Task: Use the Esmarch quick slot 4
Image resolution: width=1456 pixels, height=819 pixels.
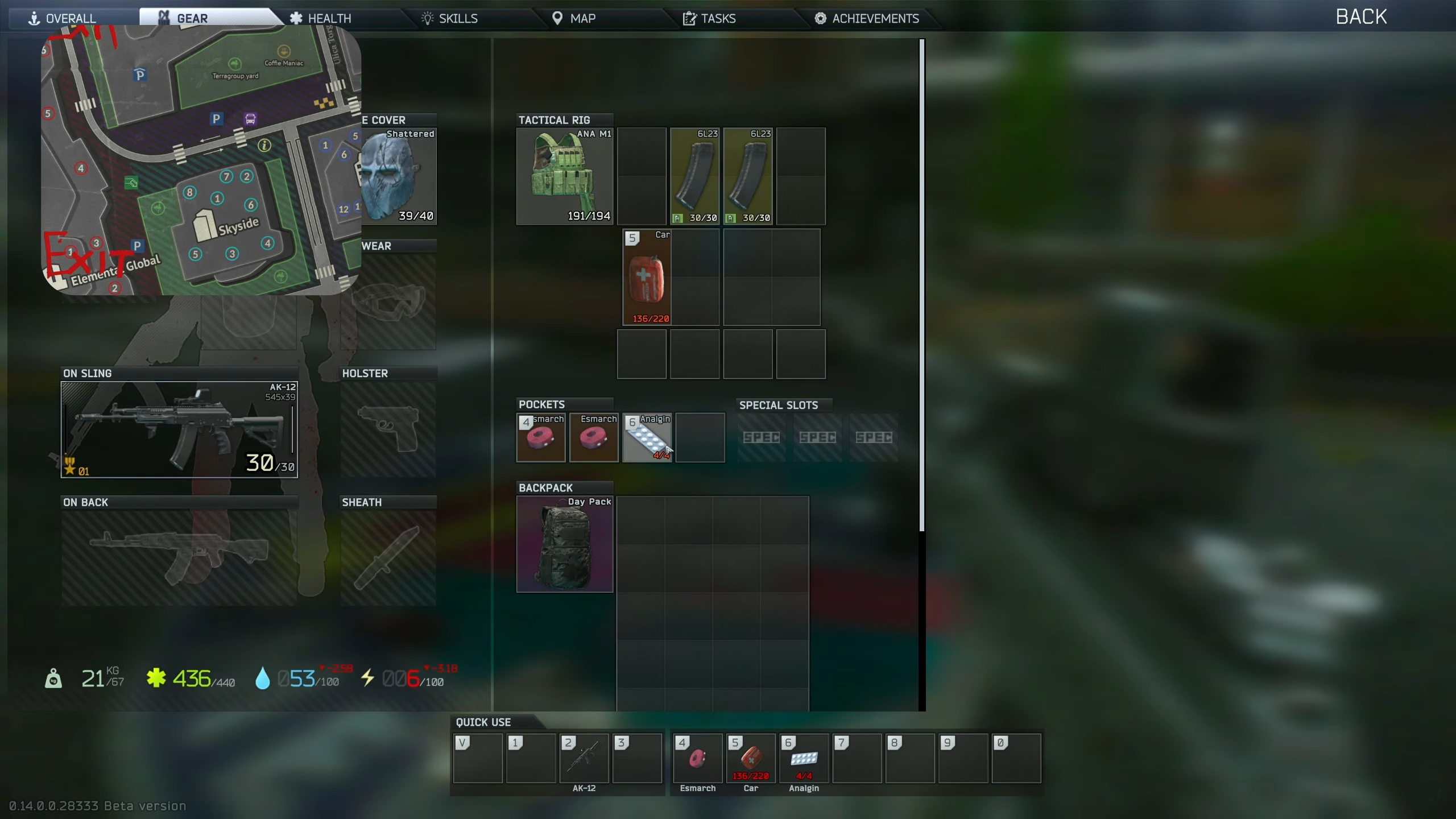Action: coord(697,758)
